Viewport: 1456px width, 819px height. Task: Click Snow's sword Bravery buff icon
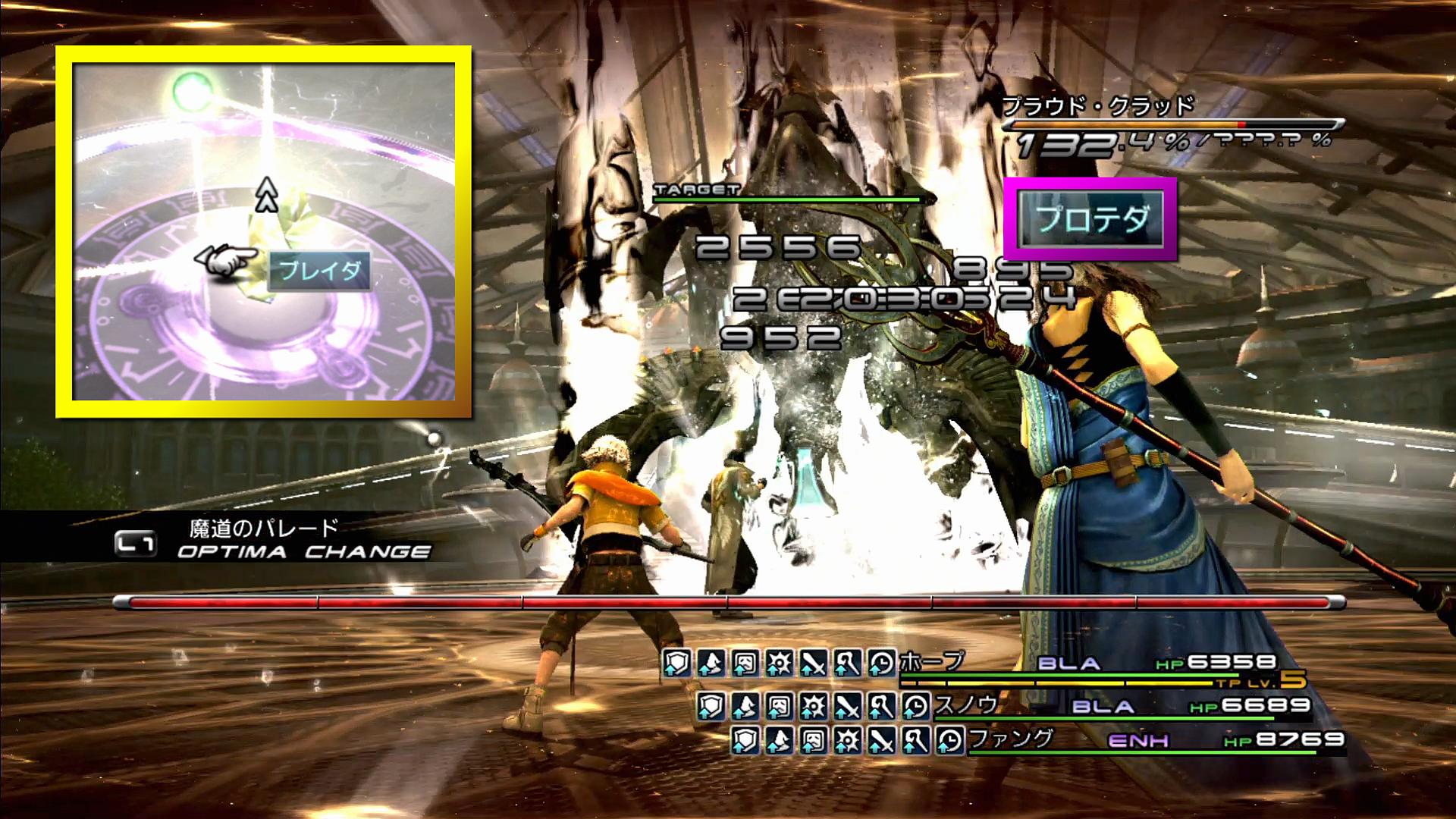pyautogui.click(x=846, y=707)
